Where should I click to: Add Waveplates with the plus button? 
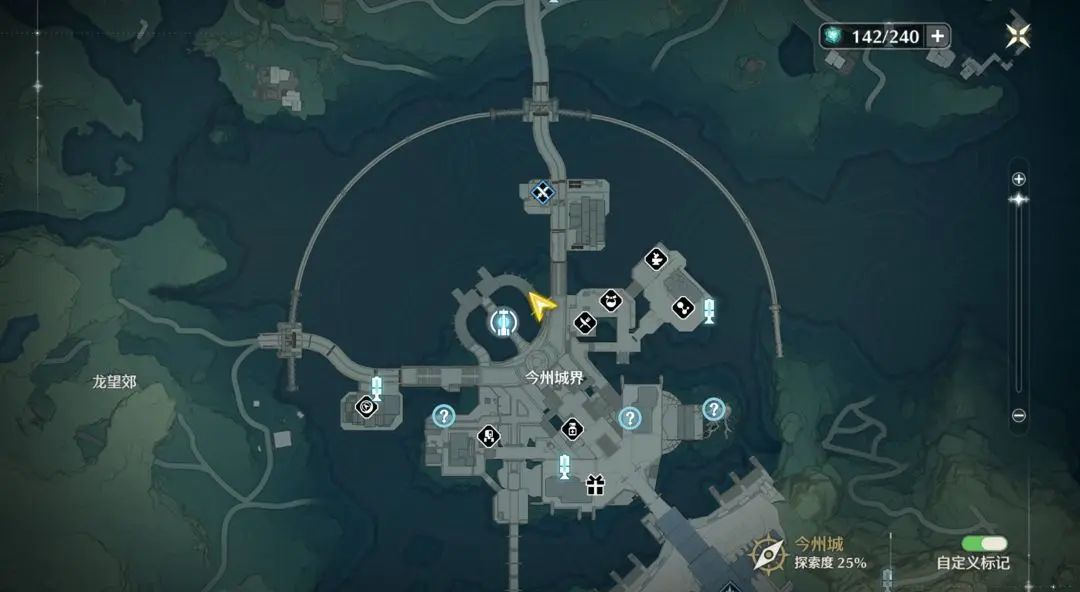tap(937, 37)
